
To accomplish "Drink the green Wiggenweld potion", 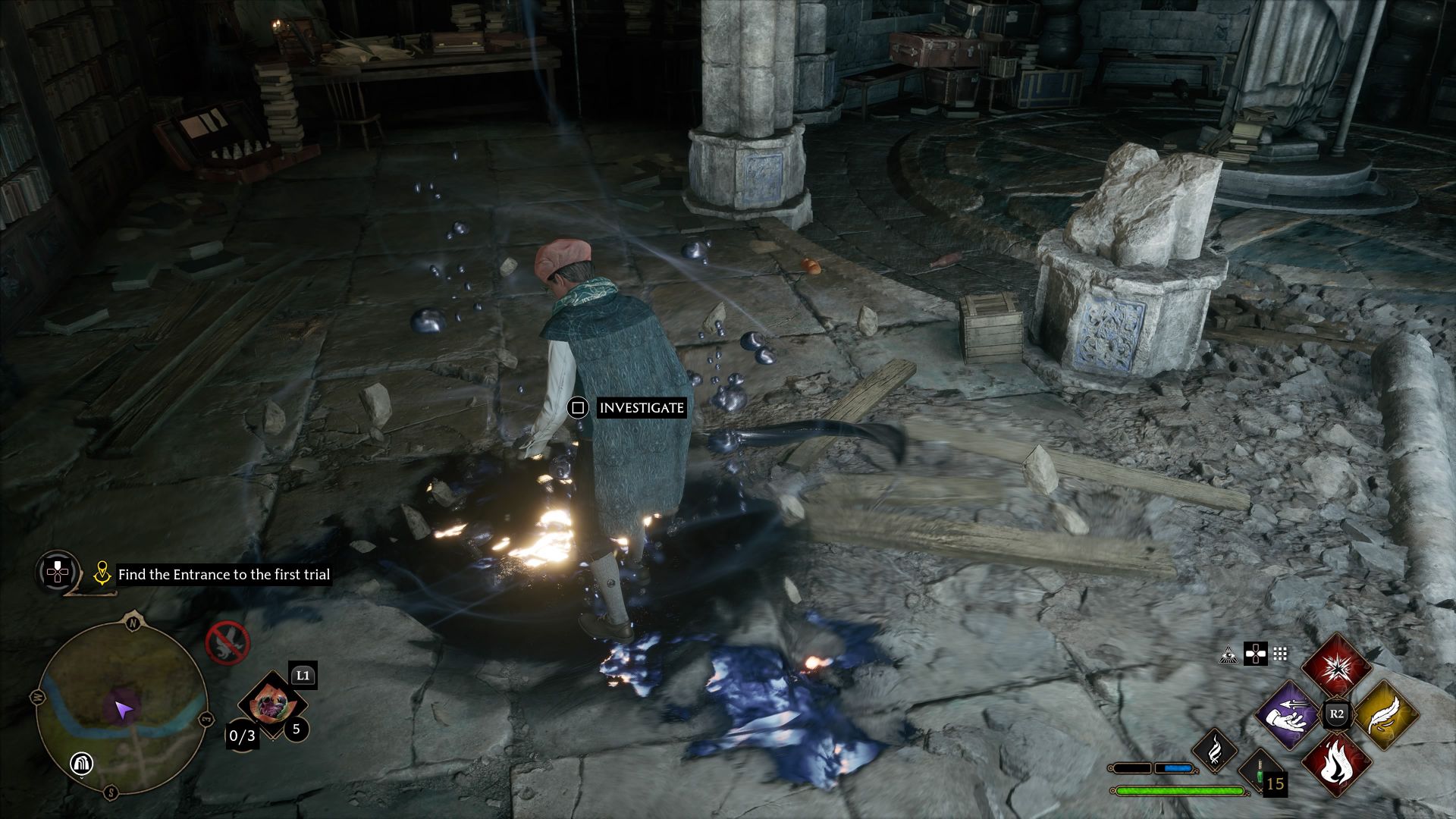I will (x=1258, y=772).
